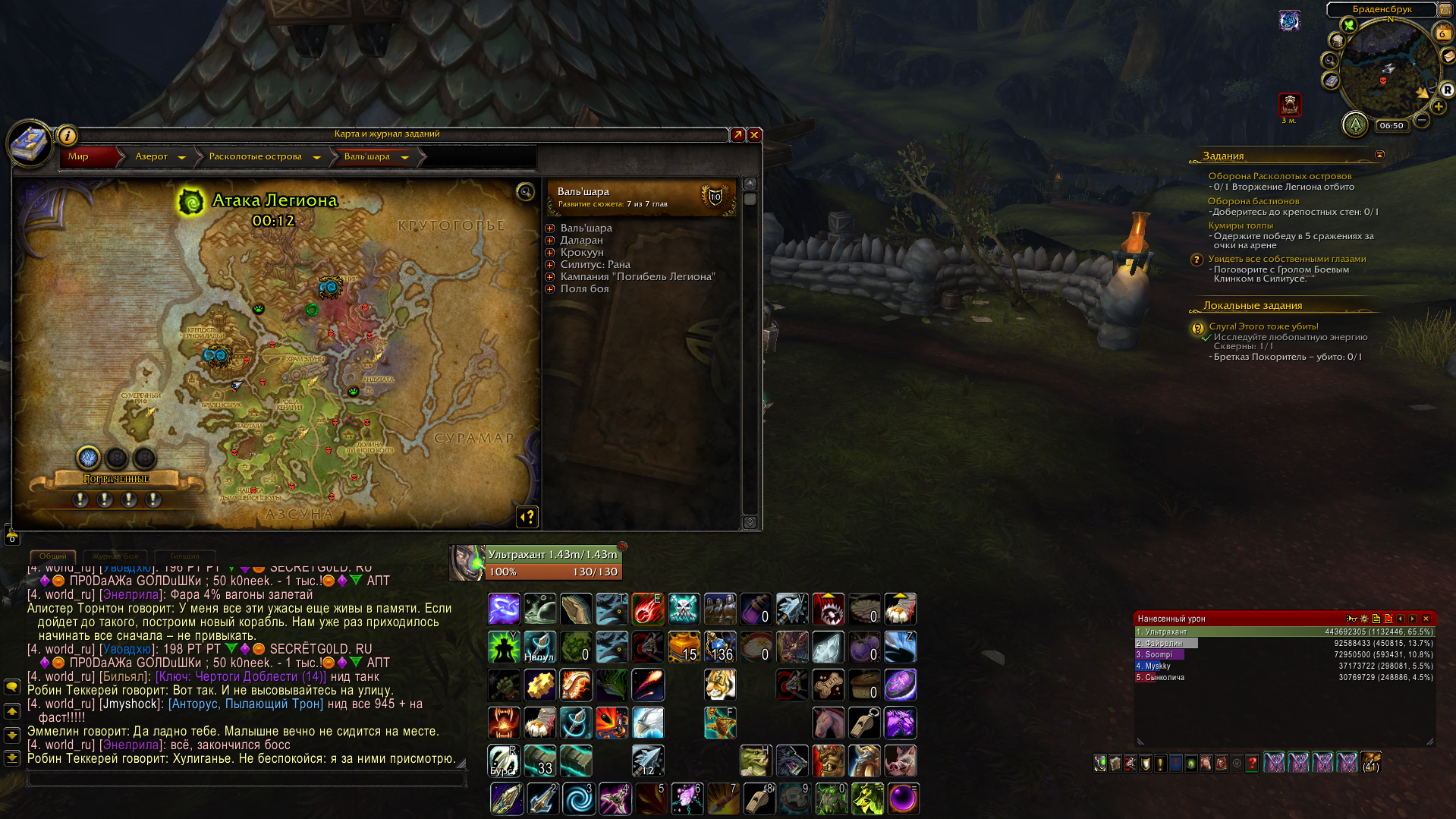Screen dimensions: 1456x819
Task: Click the chat message input field
Action: pyautogui.click(x=243, y=779)
